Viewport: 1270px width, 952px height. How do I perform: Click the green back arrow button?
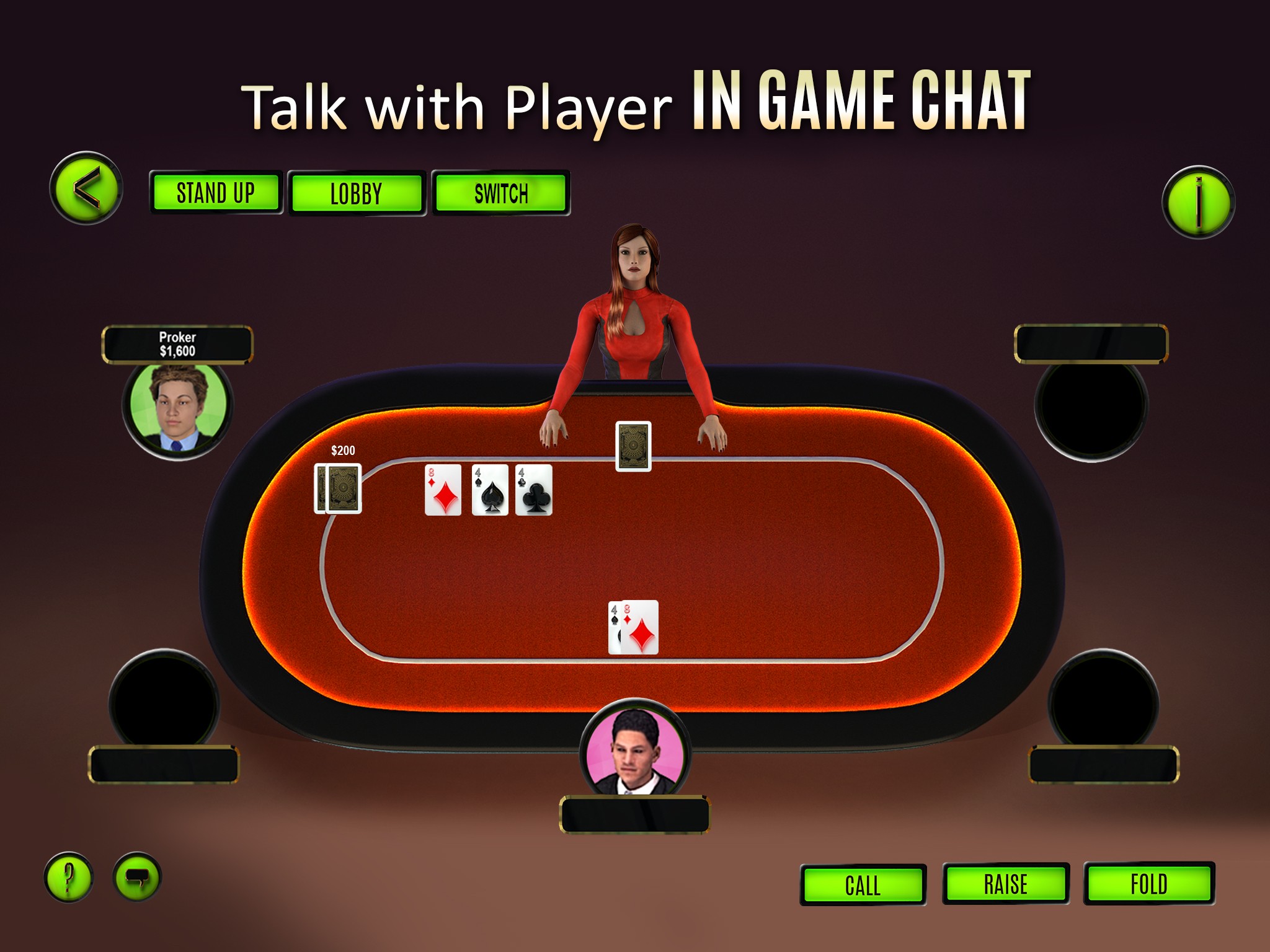coord(86,188)
